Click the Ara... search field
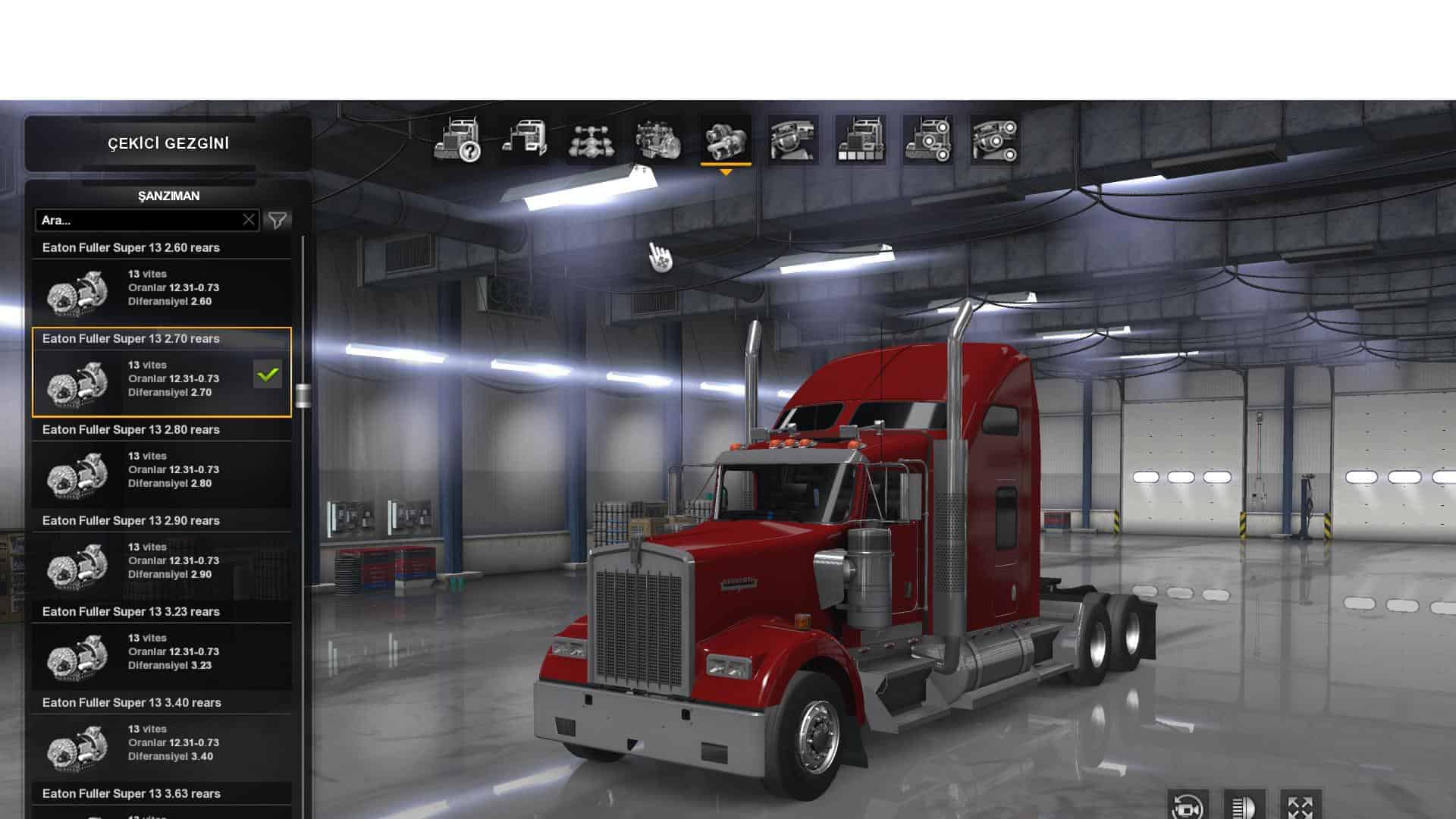Viewport: 1456px width, 819px height. click(140, 220)
